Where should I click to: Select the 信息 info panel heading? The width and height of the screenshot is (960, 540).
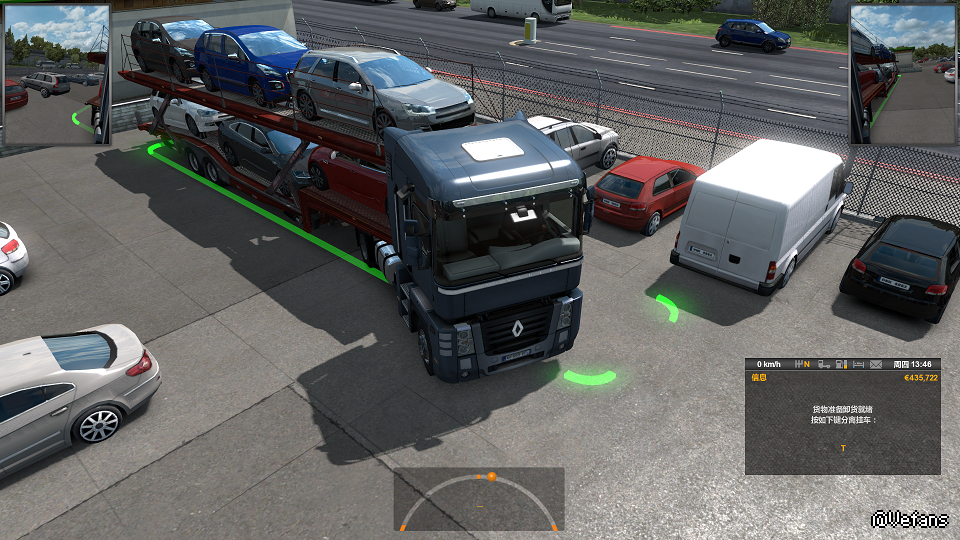[x=759, y=378]
